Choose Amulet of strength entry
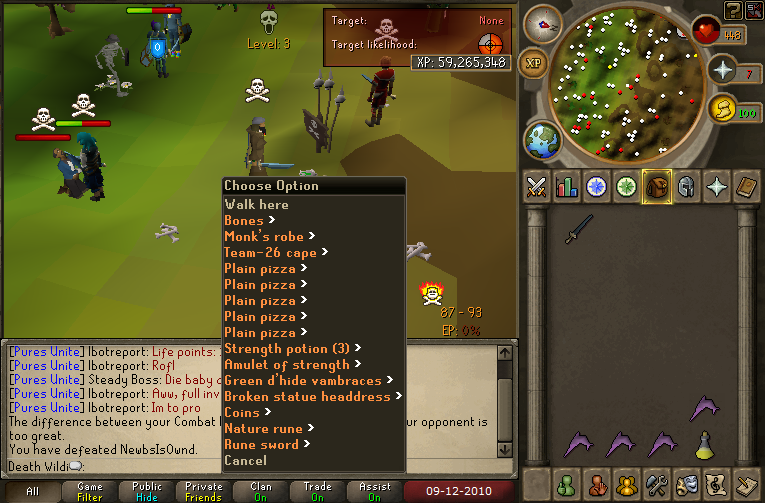 click(287, 364)
